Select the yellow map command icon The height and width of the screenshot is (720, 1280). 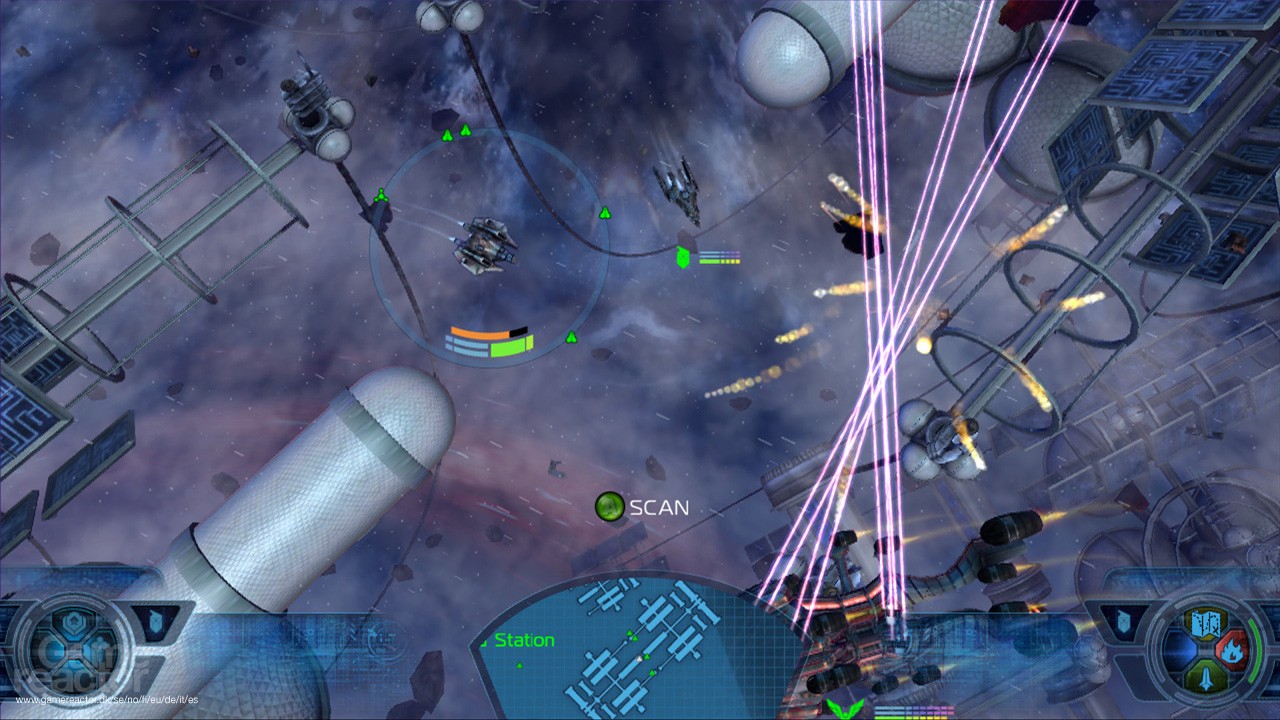[1207, 624]
